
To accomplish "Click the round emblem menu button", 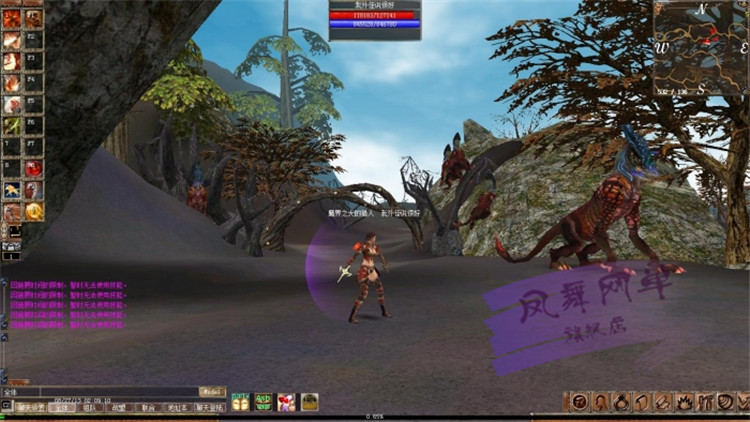I will [579, 402].
